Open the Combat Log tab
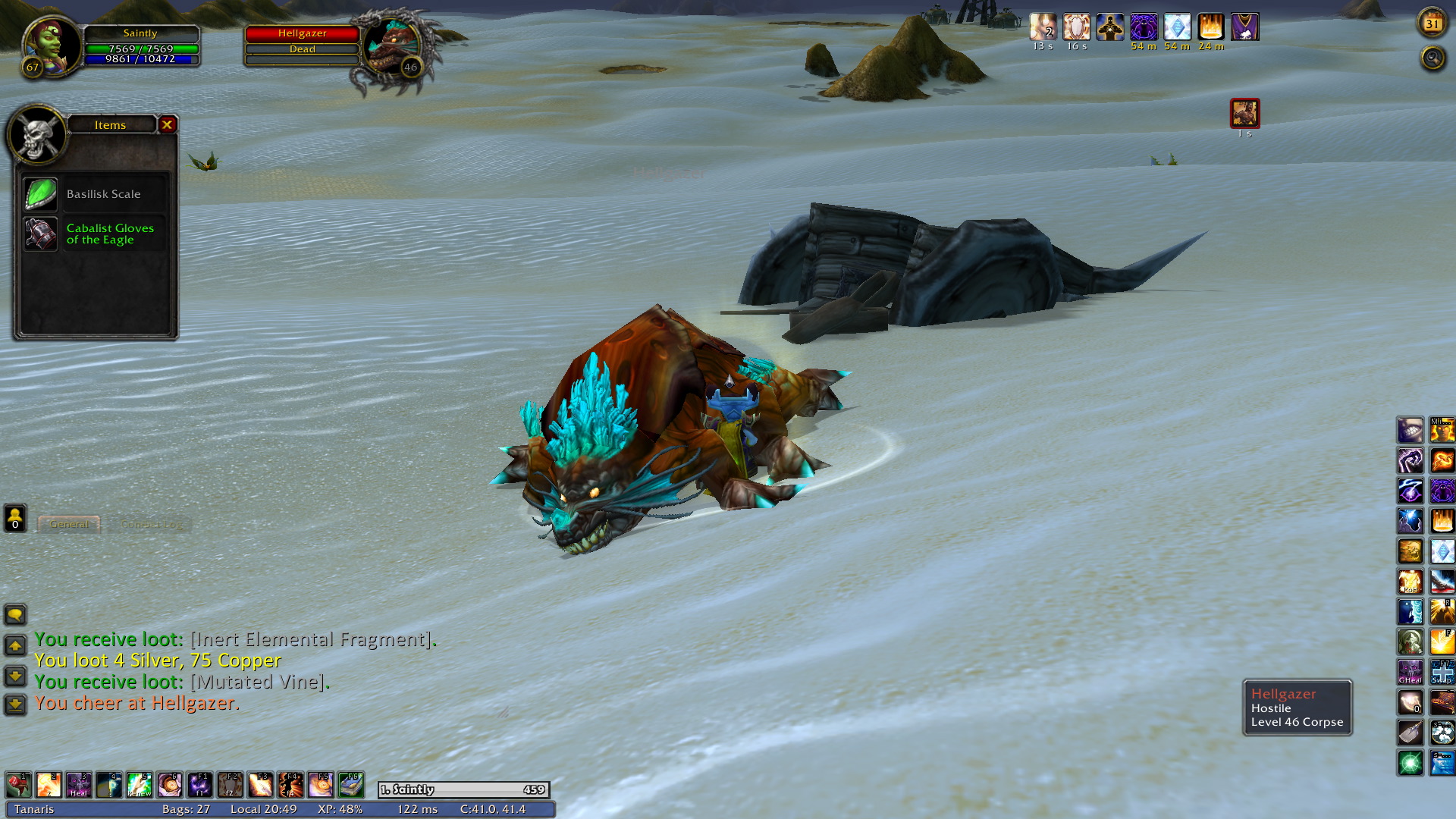Screen dimensions: 1456x819 (151, 524)
